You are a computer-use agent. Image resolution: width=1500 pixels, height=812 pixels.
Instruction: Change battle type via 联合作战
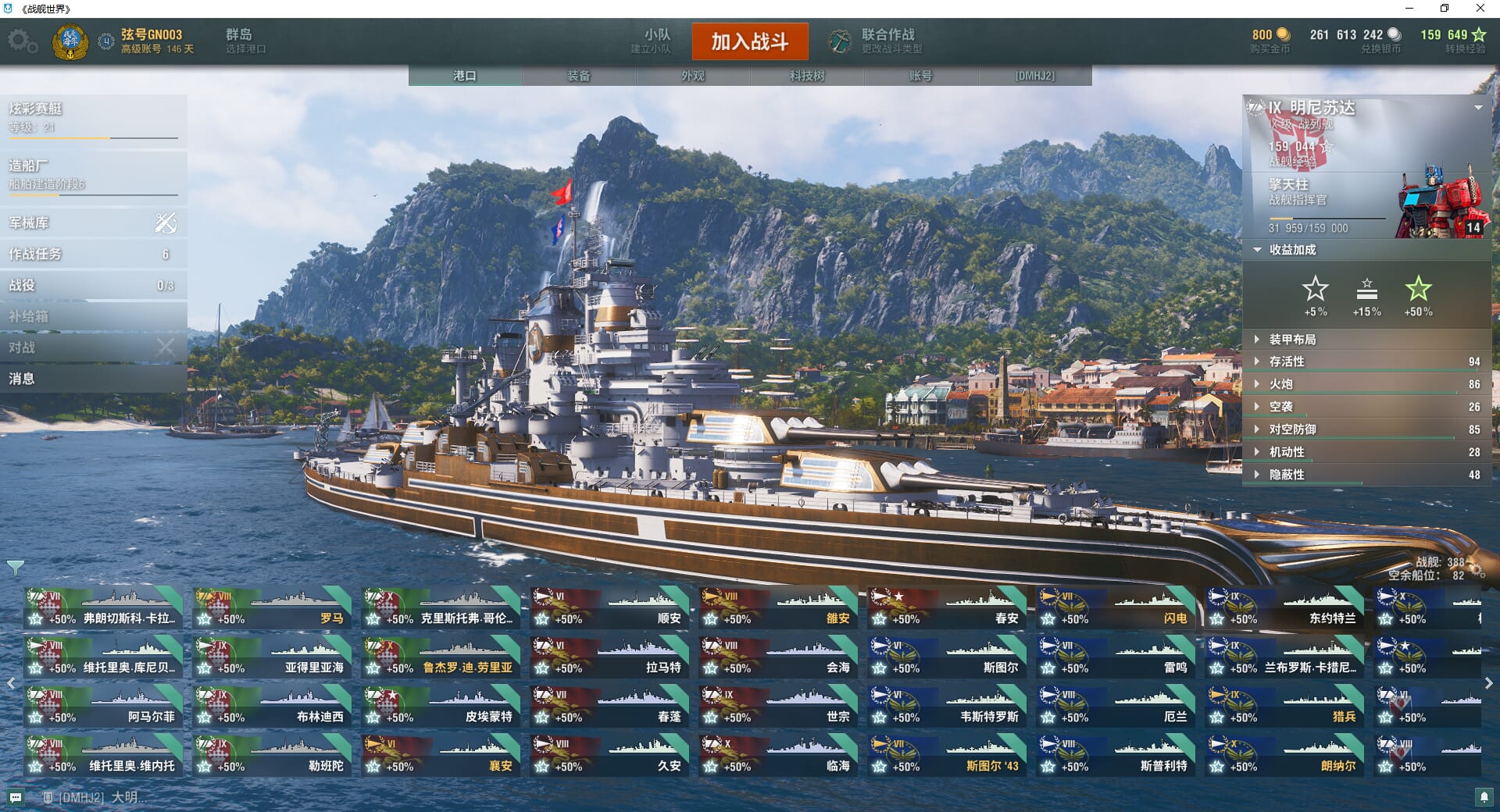pyautogui.click(x=877, y=41)
